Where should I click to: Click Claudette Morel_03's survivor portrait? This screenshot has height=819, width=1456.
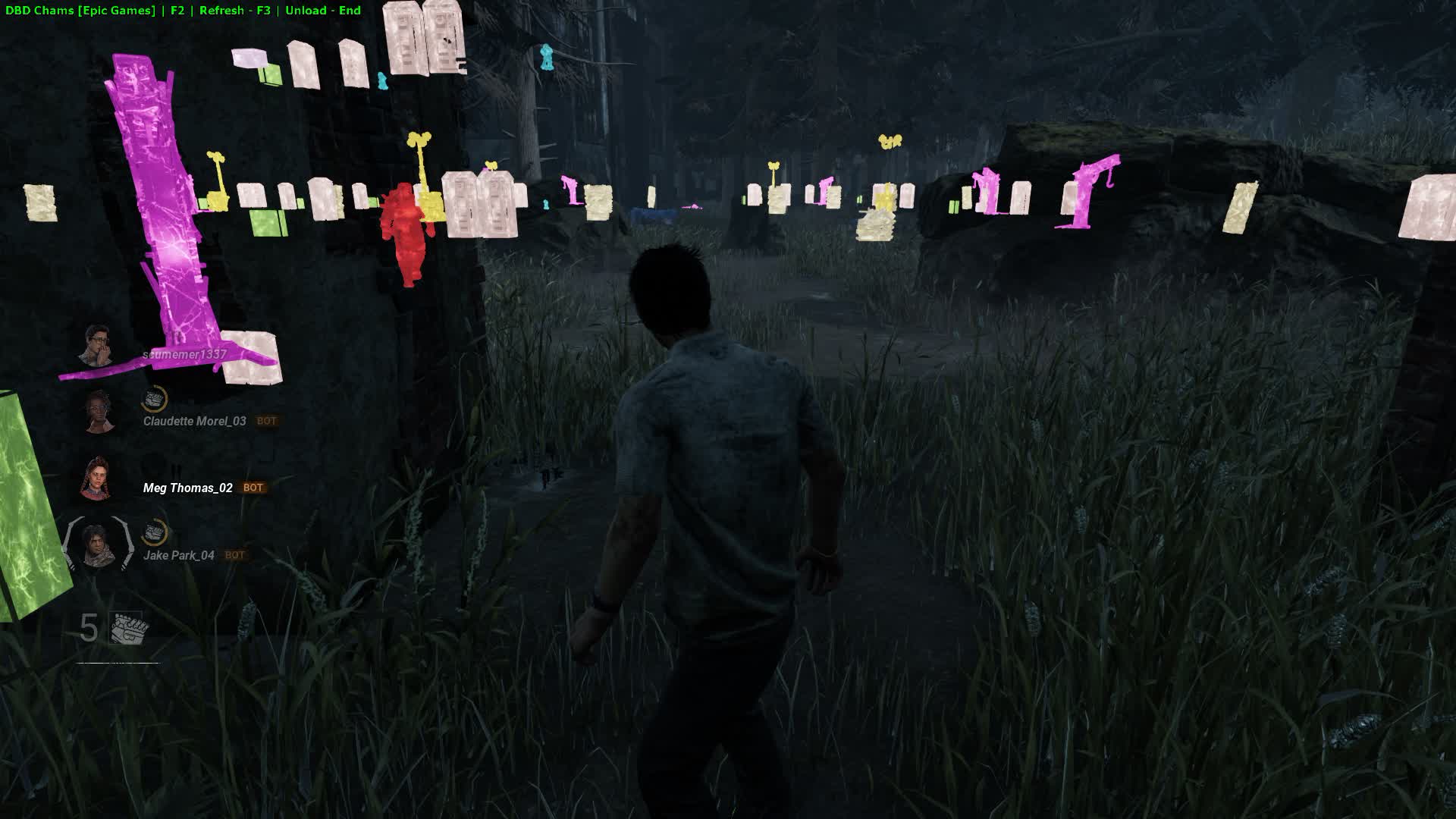pyautogui.click(x=99, y=413)
